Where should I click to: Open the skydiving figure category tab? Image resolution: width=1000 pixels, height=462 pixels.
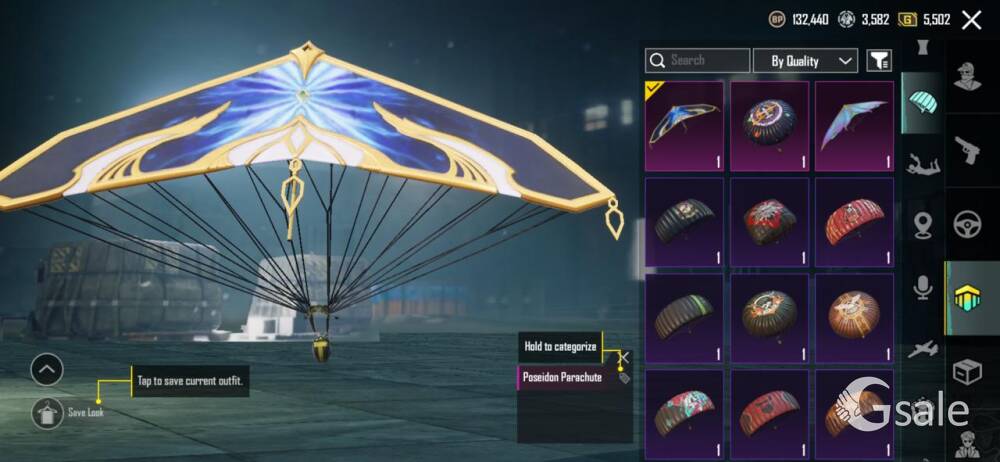[x=921, y=163]
